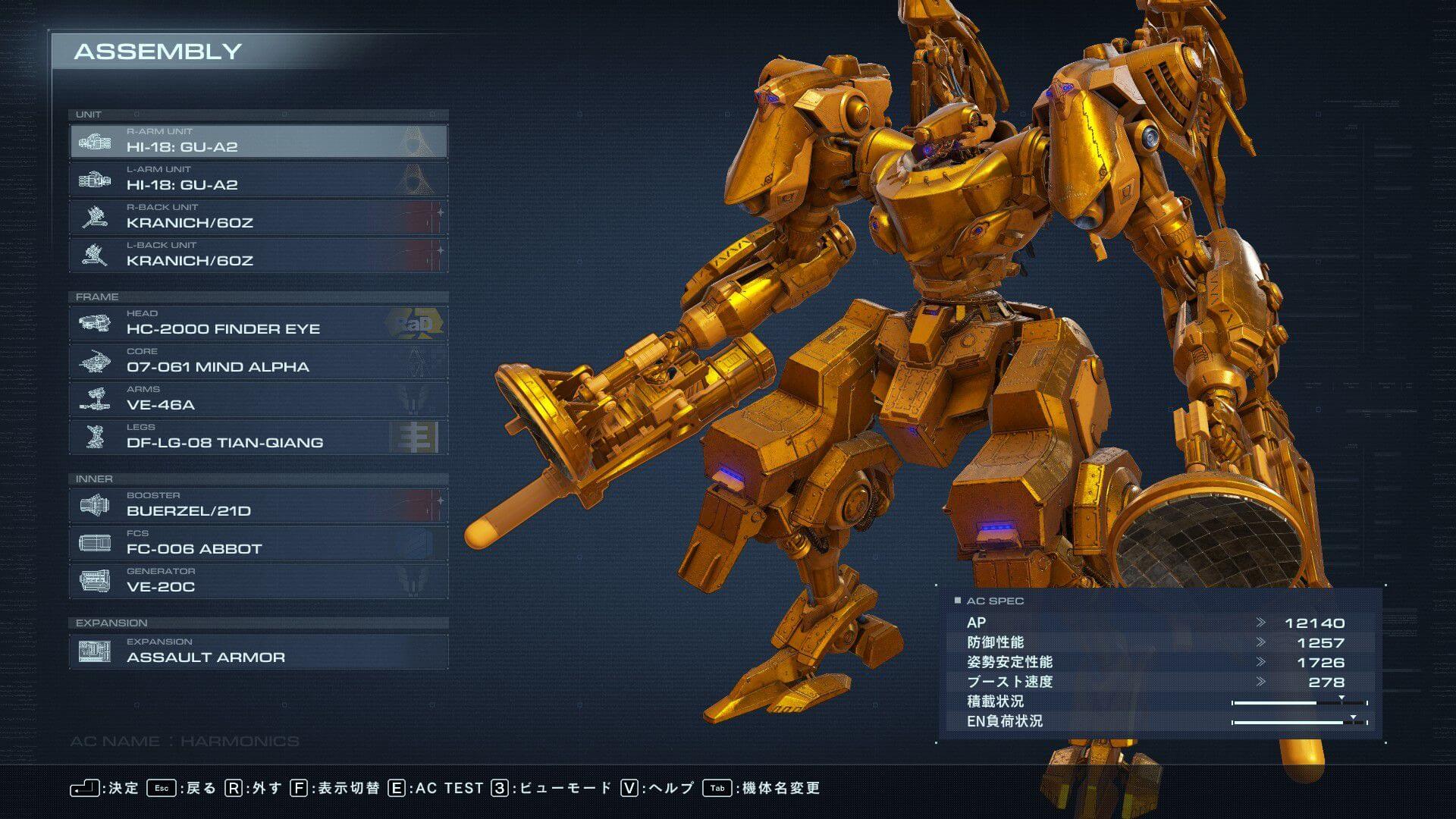Open the HEAD part HC-2000 FINDER EYE
The image size is (1456, 819).
coord(259,323)
